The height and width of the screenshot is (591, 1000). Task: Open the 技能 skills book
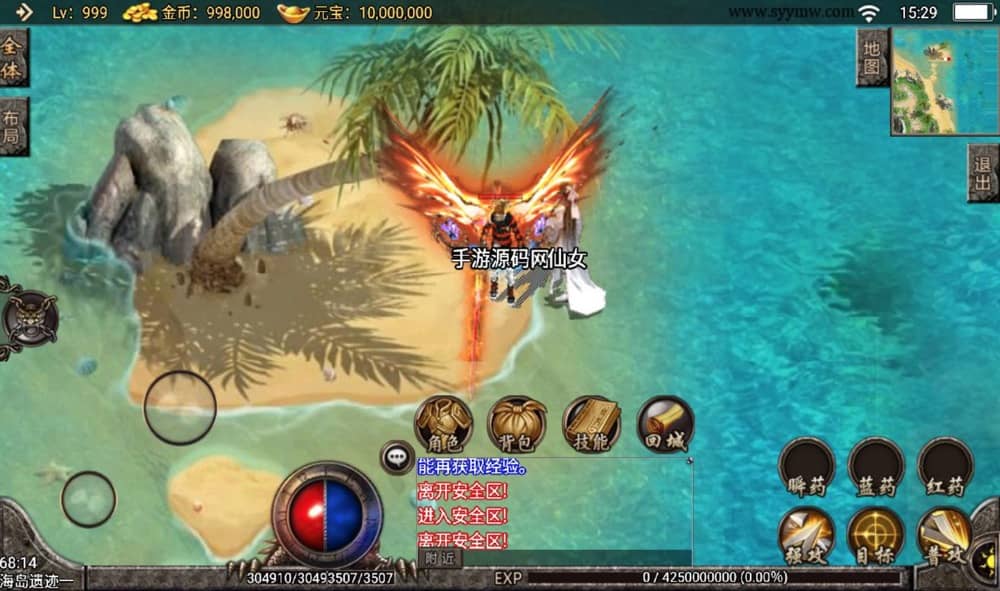(591, 423)
